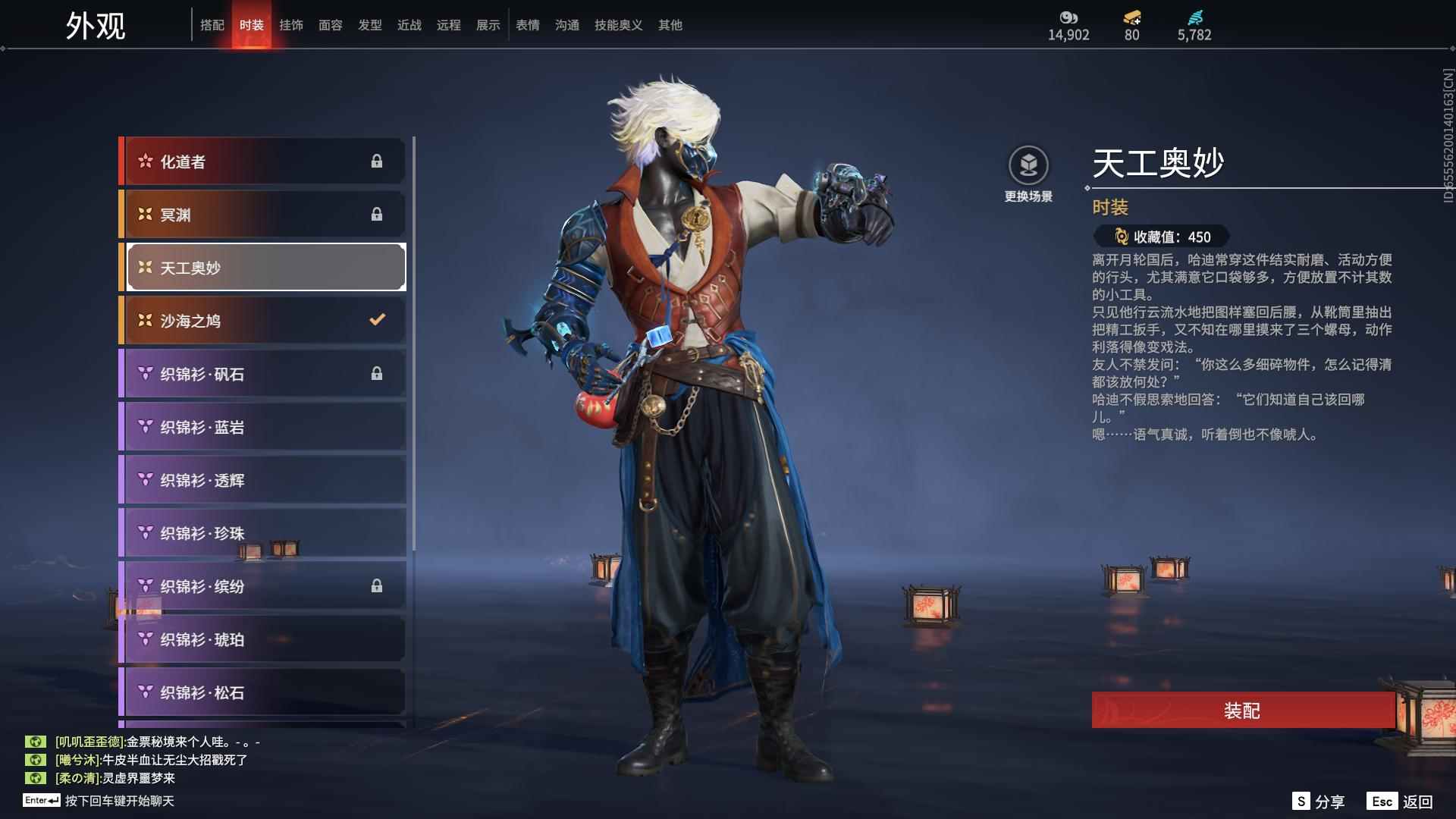Viewport: 1456px width, 819px height.
Task: Select the 远程 ranged tab
Action: (x=449, y=25)
